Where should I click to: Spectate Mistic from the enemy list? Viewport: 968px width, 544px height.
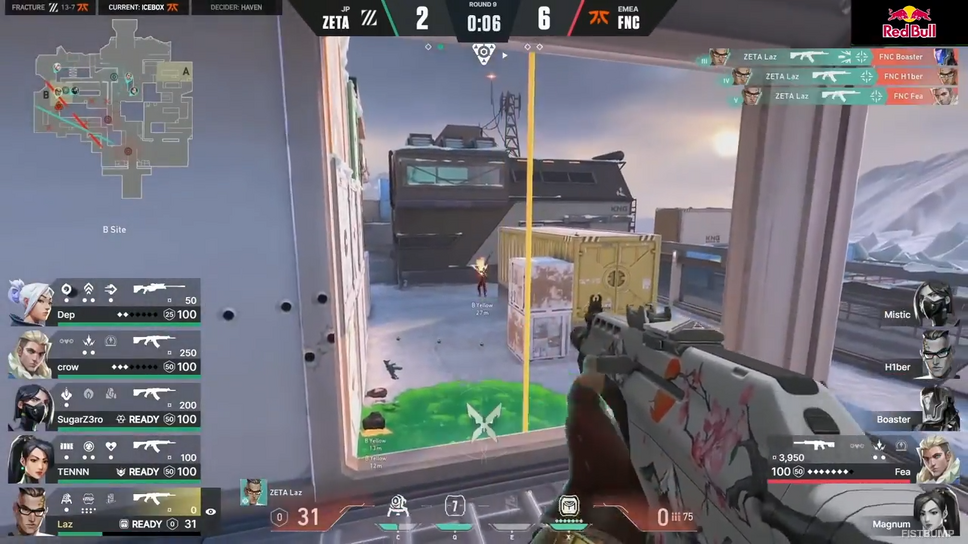click(935, 302)
